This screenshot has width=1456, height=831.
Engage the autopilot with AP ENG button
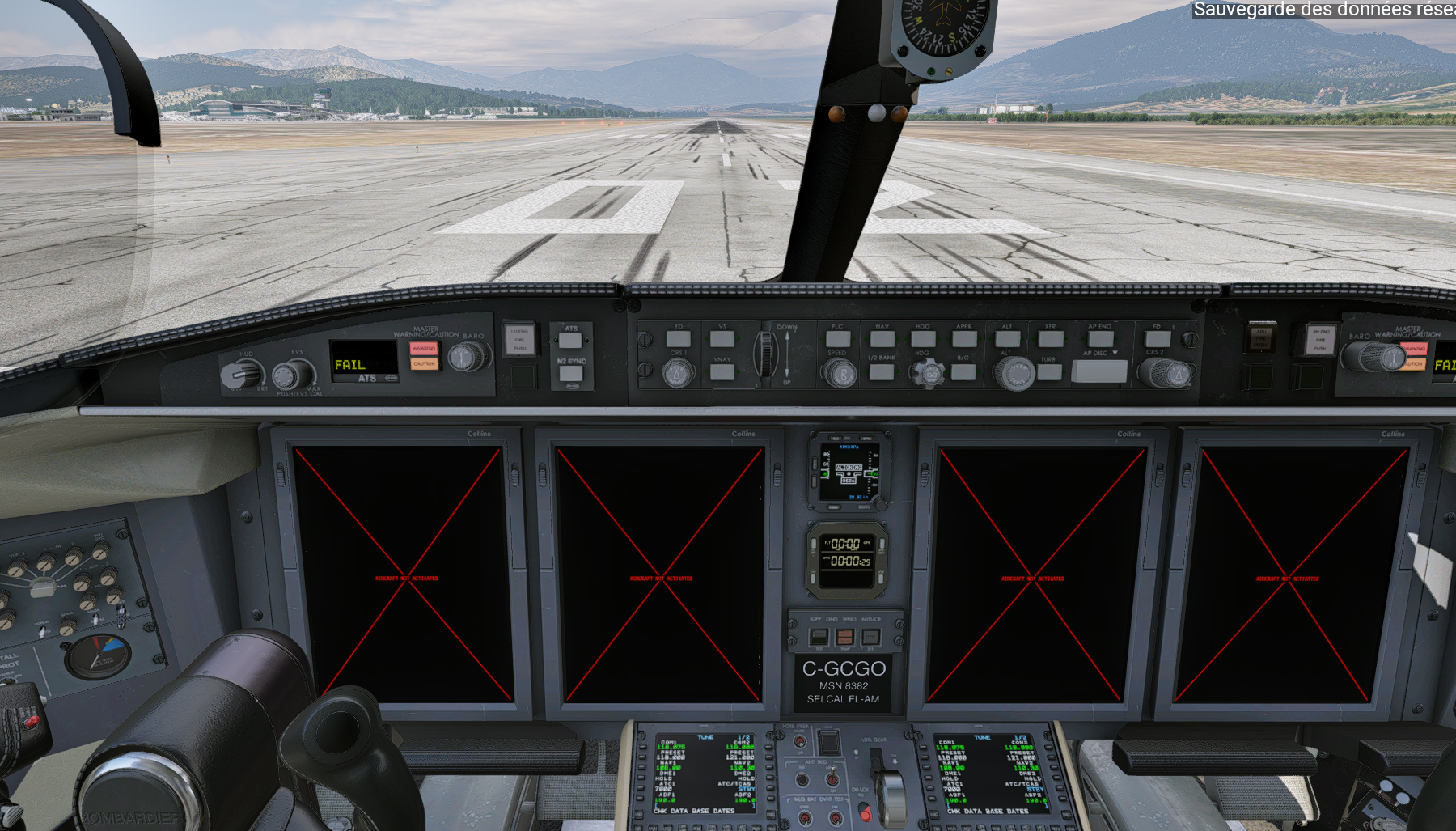click(x=1100, y=339)
